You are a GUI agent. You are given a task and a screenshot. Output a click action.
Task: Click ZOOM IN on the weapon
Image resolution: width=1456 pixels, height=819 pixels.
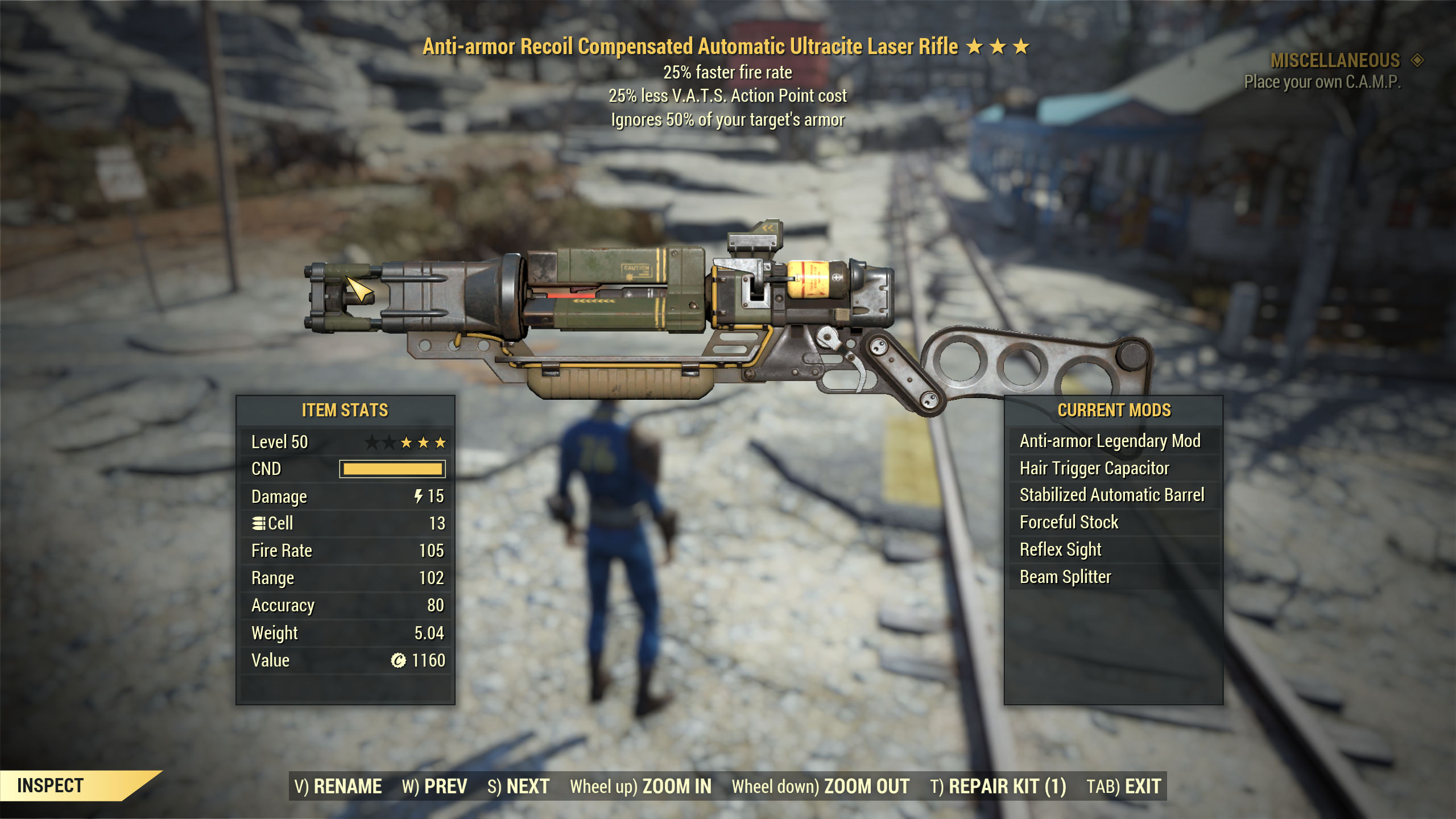tap(640, 787)
